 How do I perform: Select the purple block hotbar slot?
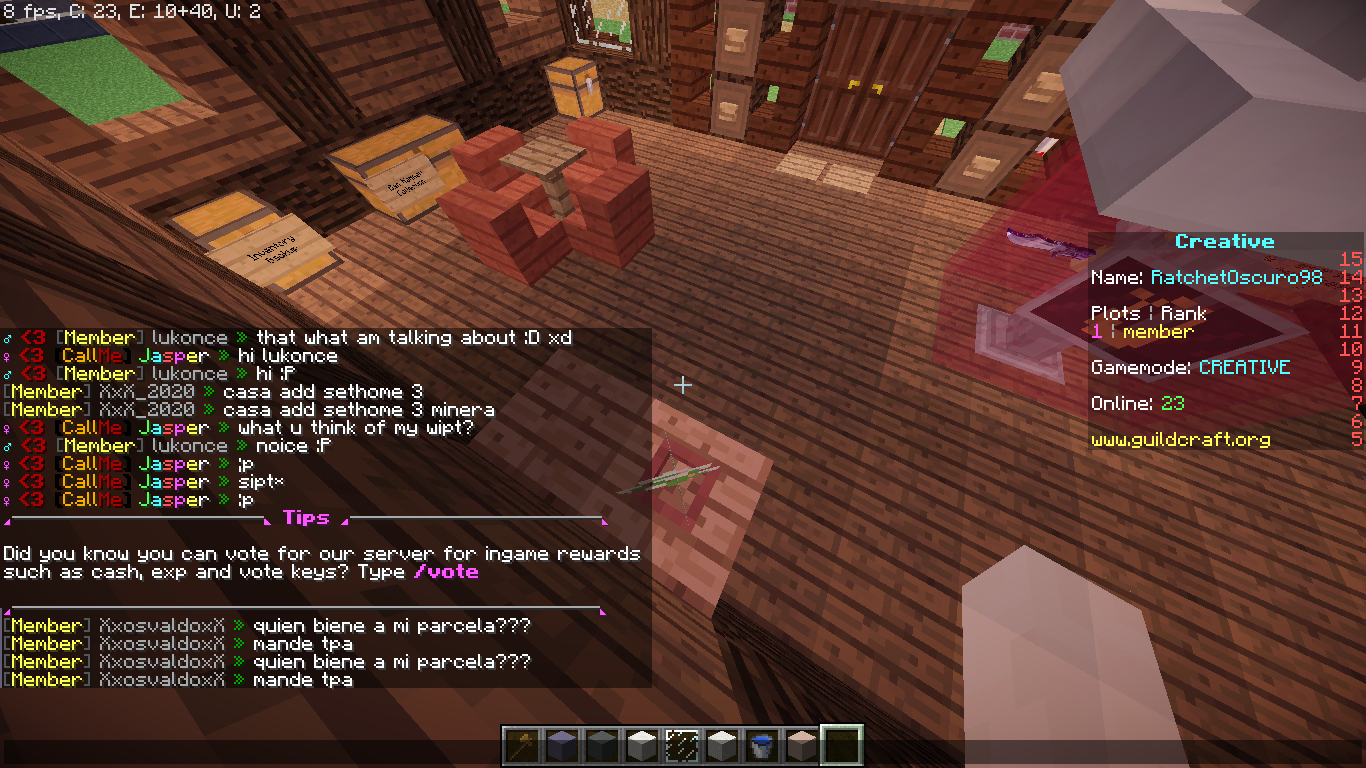tap(561, 745)
